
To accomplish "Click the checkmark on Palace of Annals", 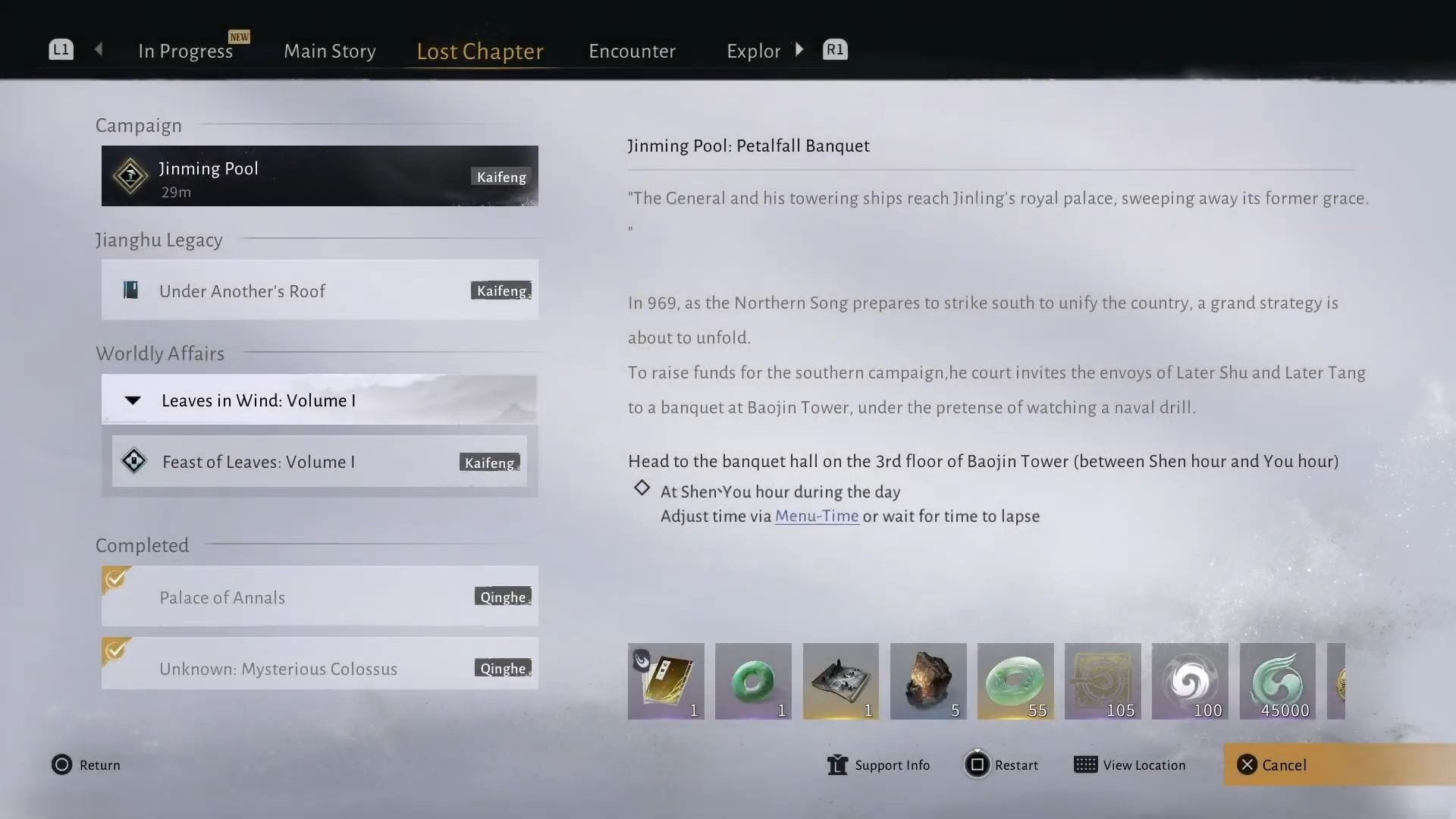I will click(115, 579).
